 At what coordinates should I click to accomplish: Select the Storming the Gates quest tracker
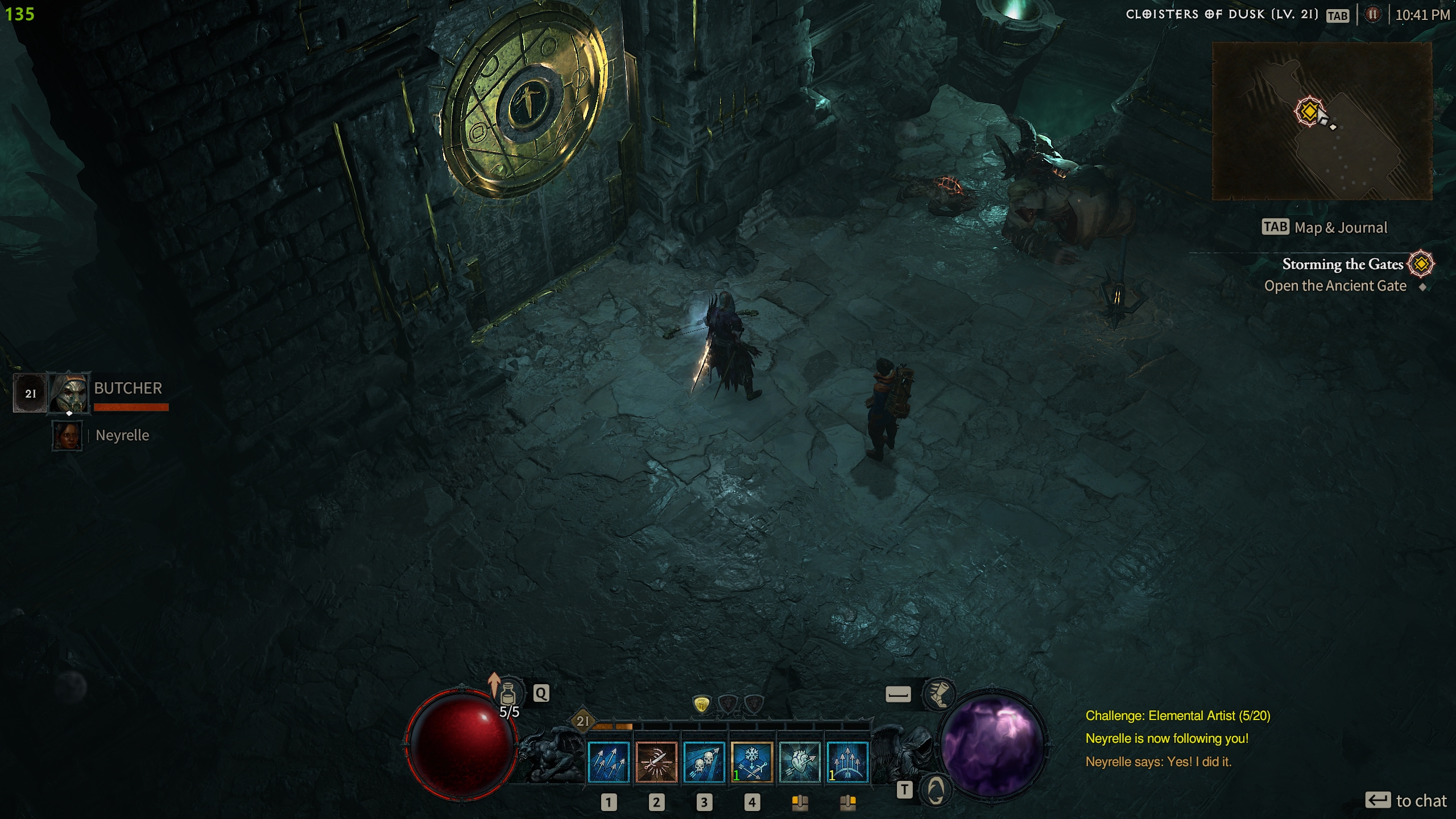[1342, 264]
